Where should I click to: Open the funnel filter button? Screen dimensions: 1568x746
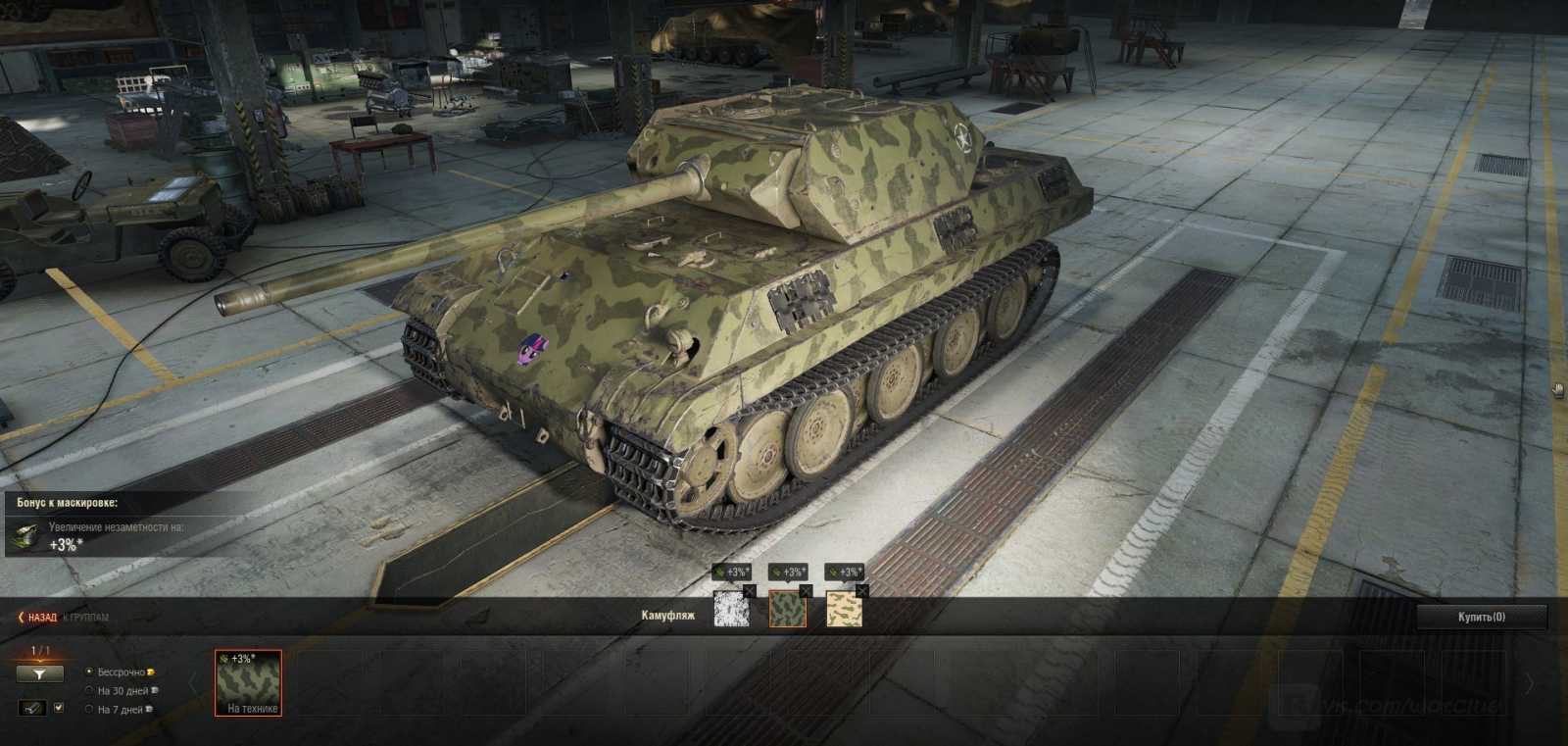(39, 673)
